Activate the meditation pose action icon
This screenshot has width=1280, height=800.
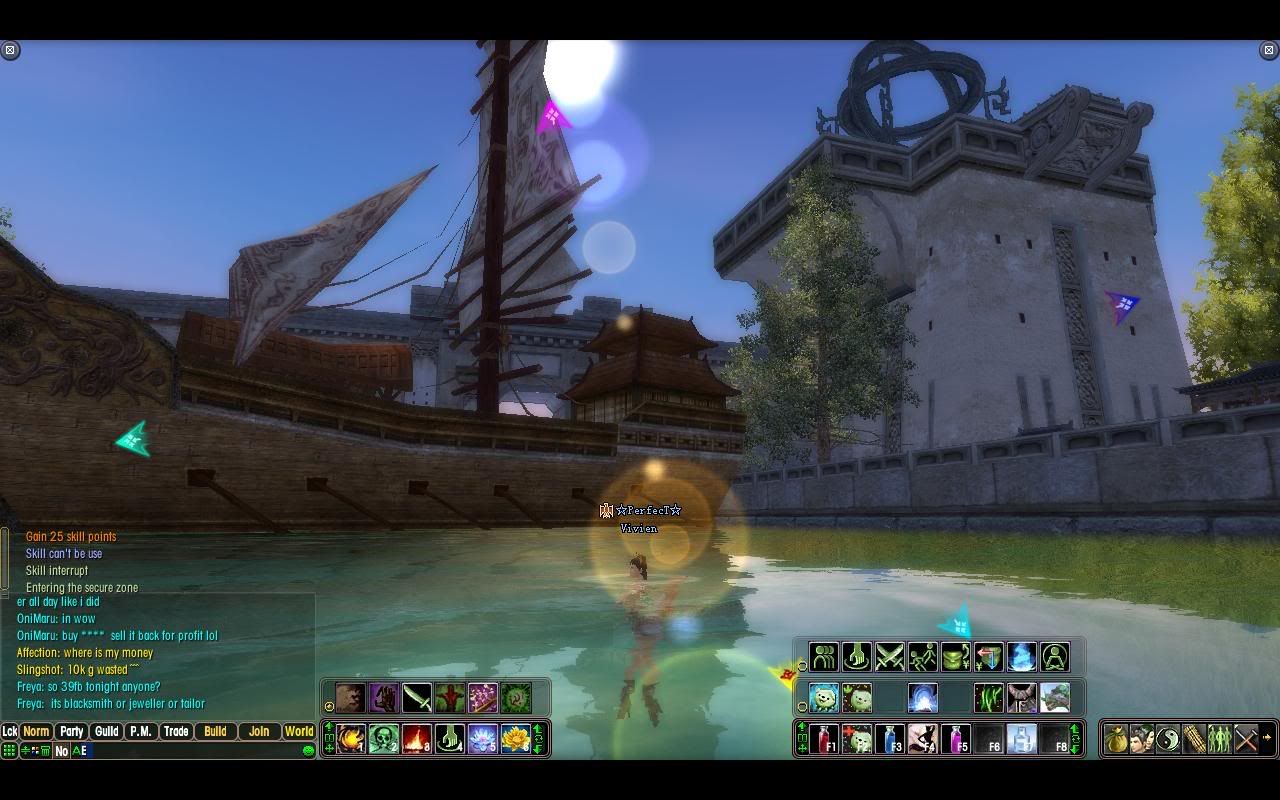[1054, 657]
